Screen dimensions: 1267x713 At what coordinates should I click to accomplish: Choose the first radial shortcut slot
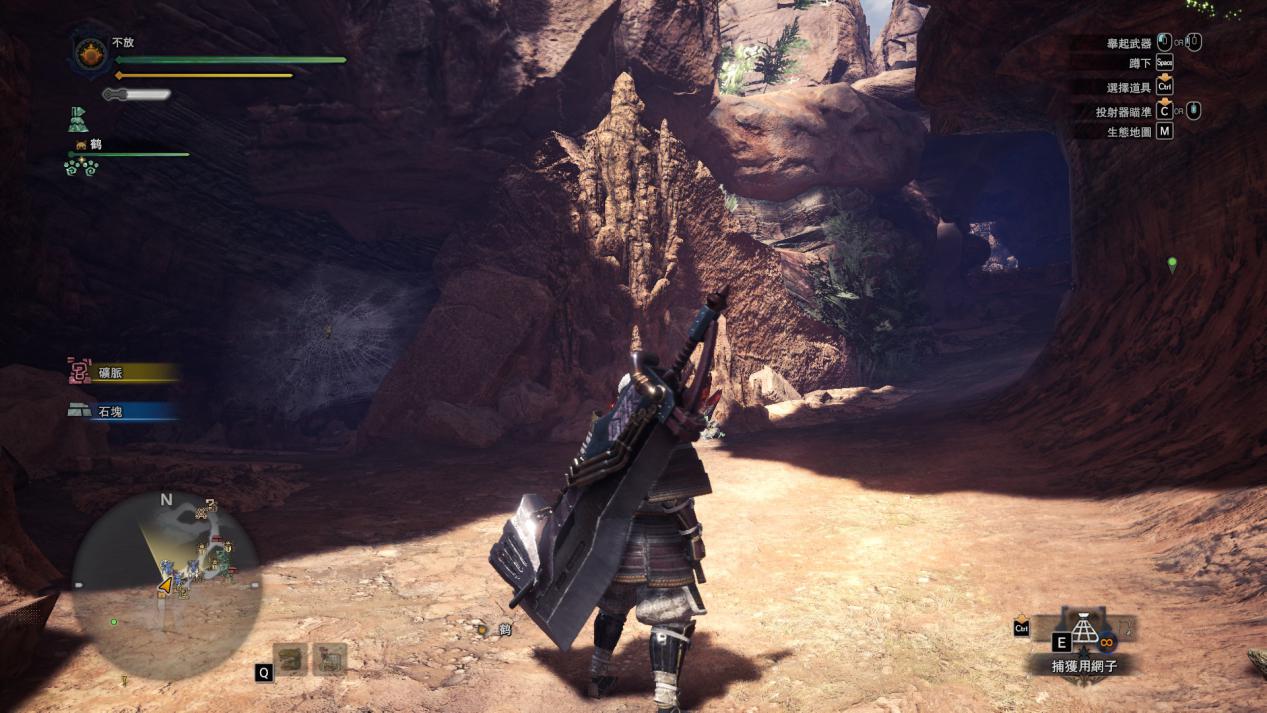[291, 658]
